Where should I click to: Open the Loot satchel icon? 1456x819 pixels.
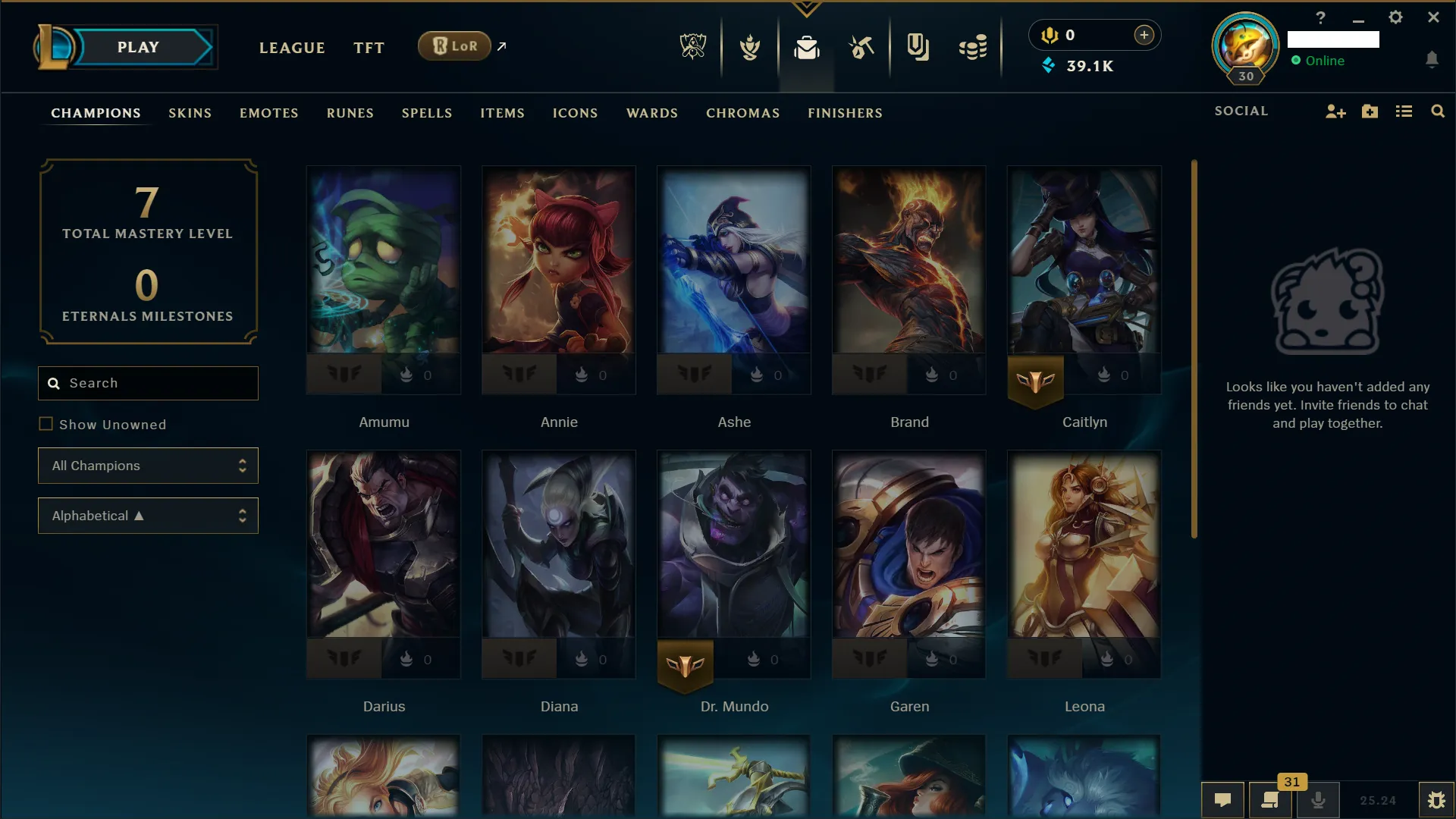807,47
